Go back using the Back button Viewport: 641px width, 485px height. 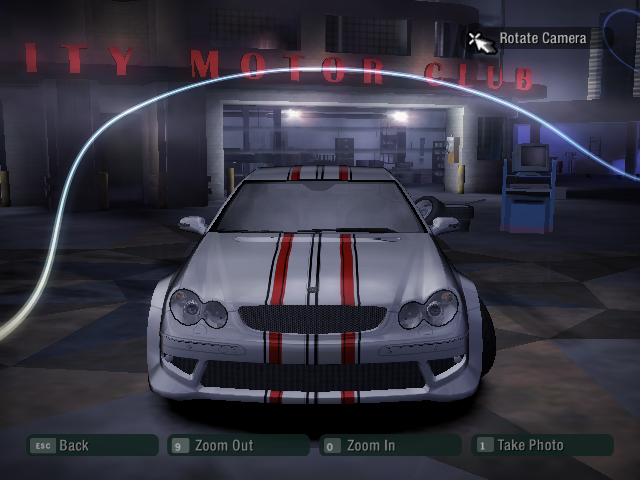click(91, 446)
